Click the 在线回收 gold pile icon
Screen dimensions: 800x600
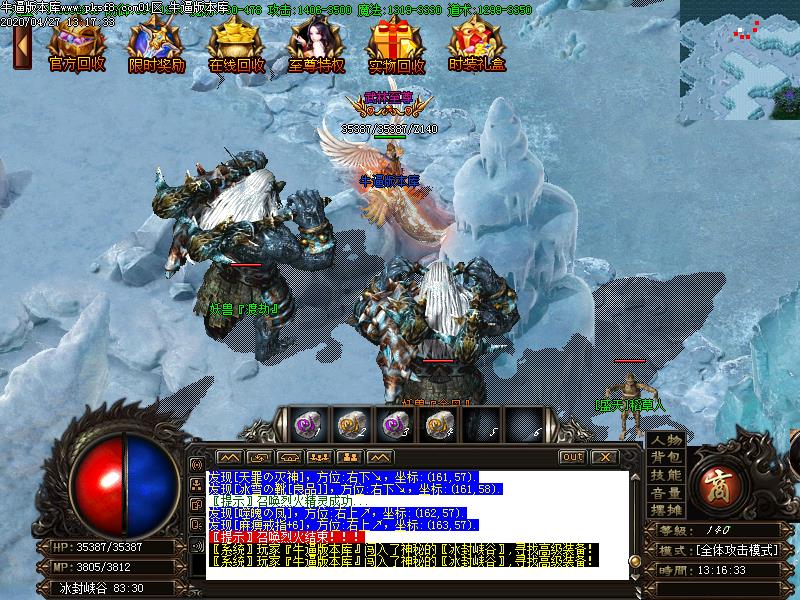[236, 44]
